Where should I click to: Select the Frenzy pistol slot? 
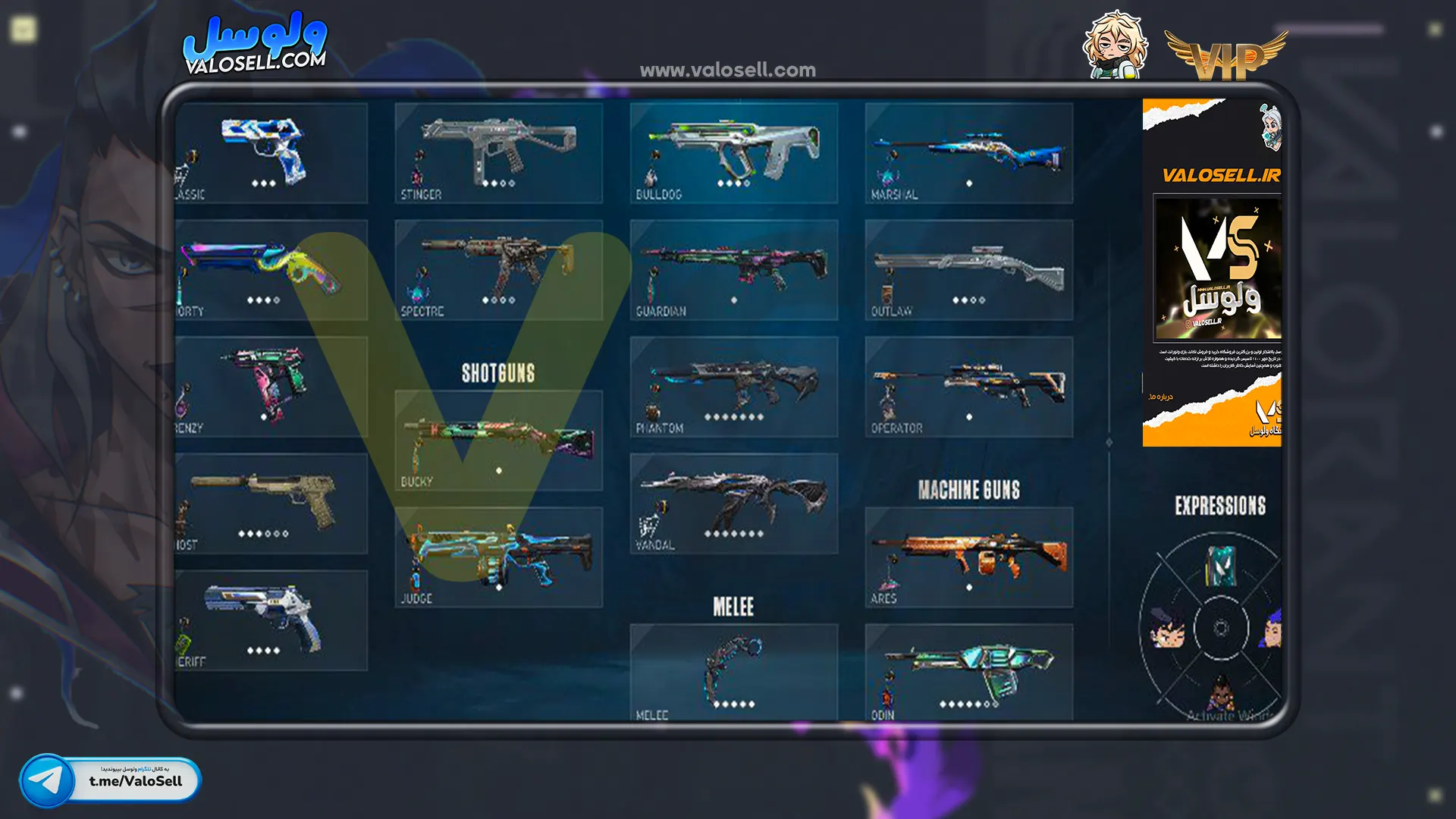coord(271,387)
